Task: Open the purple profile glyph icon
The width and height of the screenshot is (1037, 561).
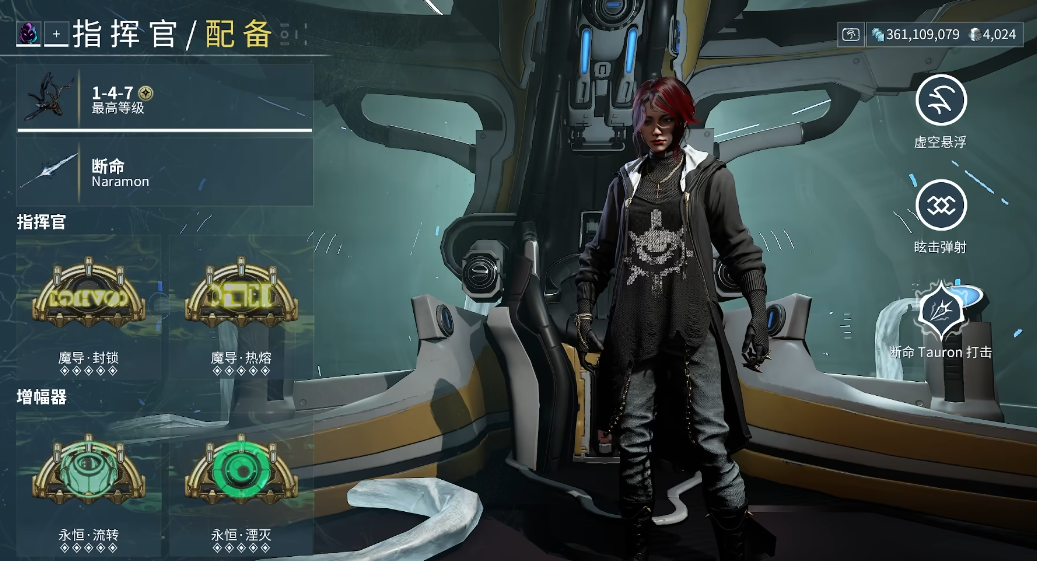Action: (27, 34)
